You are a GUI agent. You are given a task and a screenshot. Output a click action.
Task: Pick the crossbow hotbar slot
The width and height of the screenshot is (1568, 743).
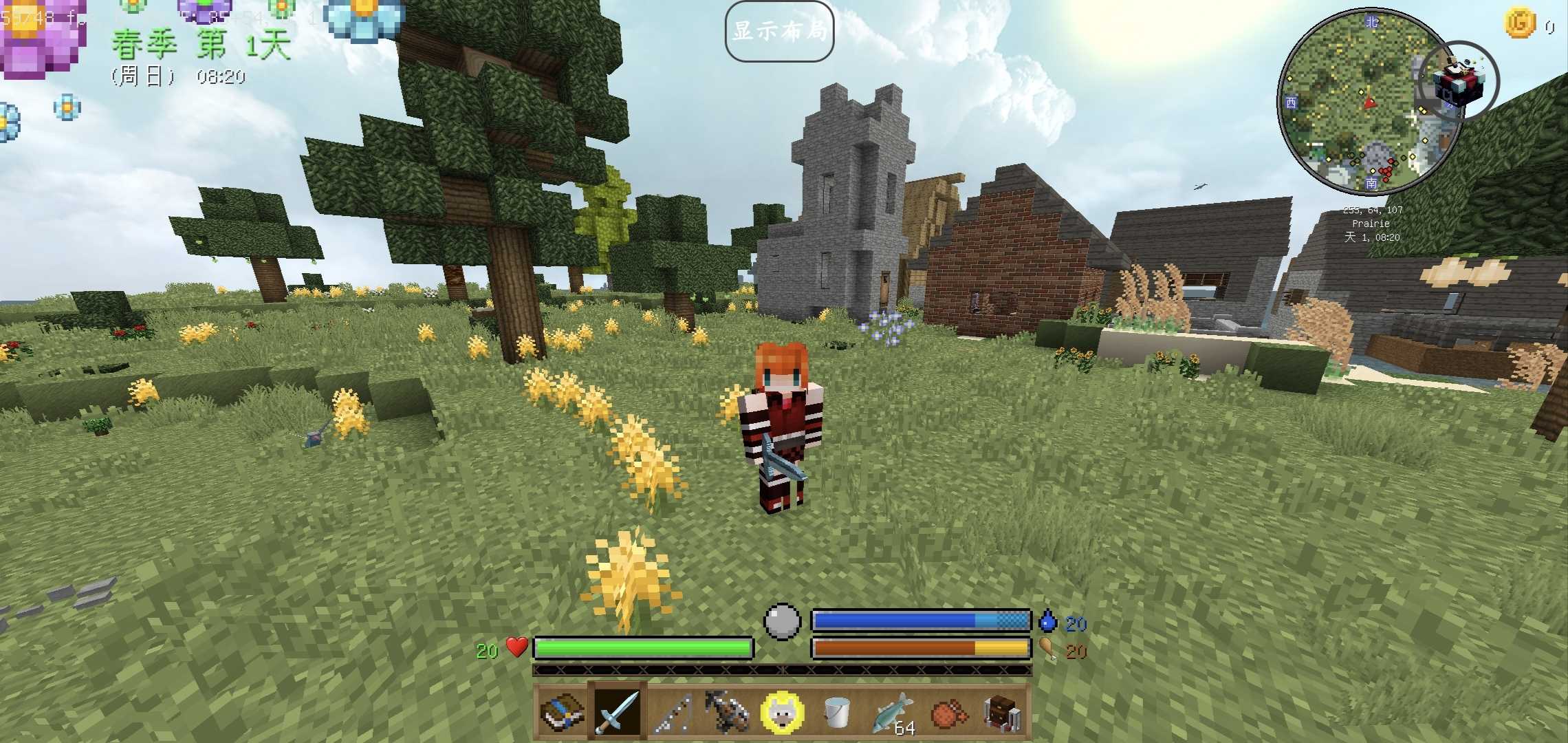click(x=727, y=712)
